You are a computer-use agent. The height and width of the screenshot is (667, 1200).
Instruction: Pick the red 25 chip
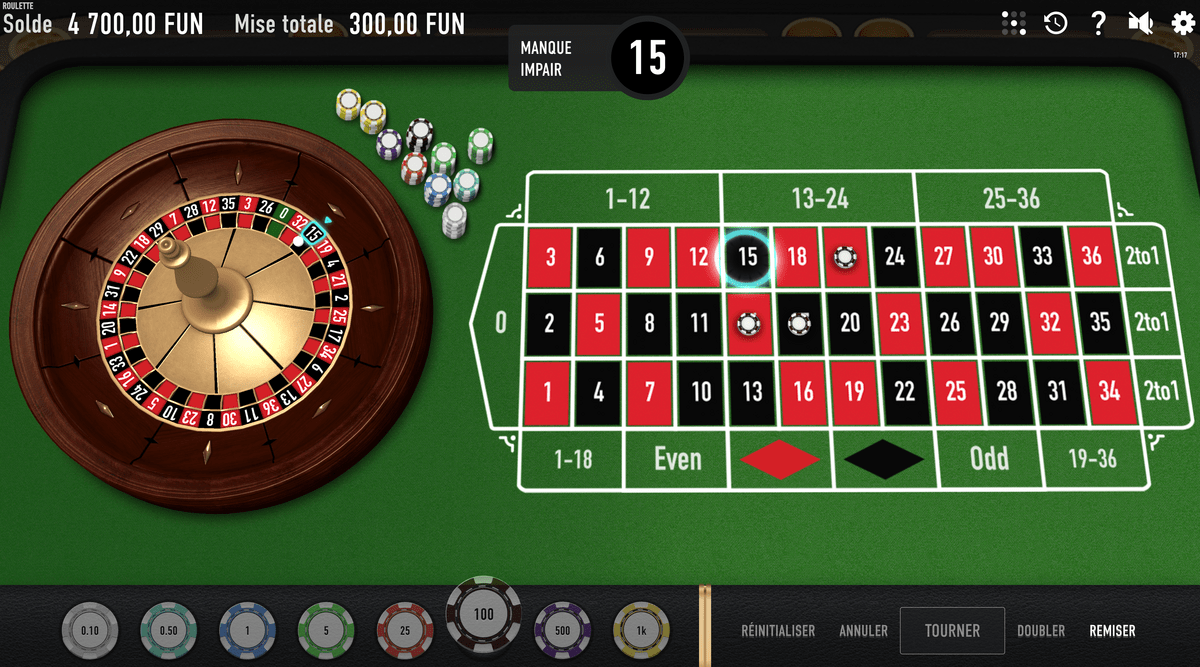[404, 630]
